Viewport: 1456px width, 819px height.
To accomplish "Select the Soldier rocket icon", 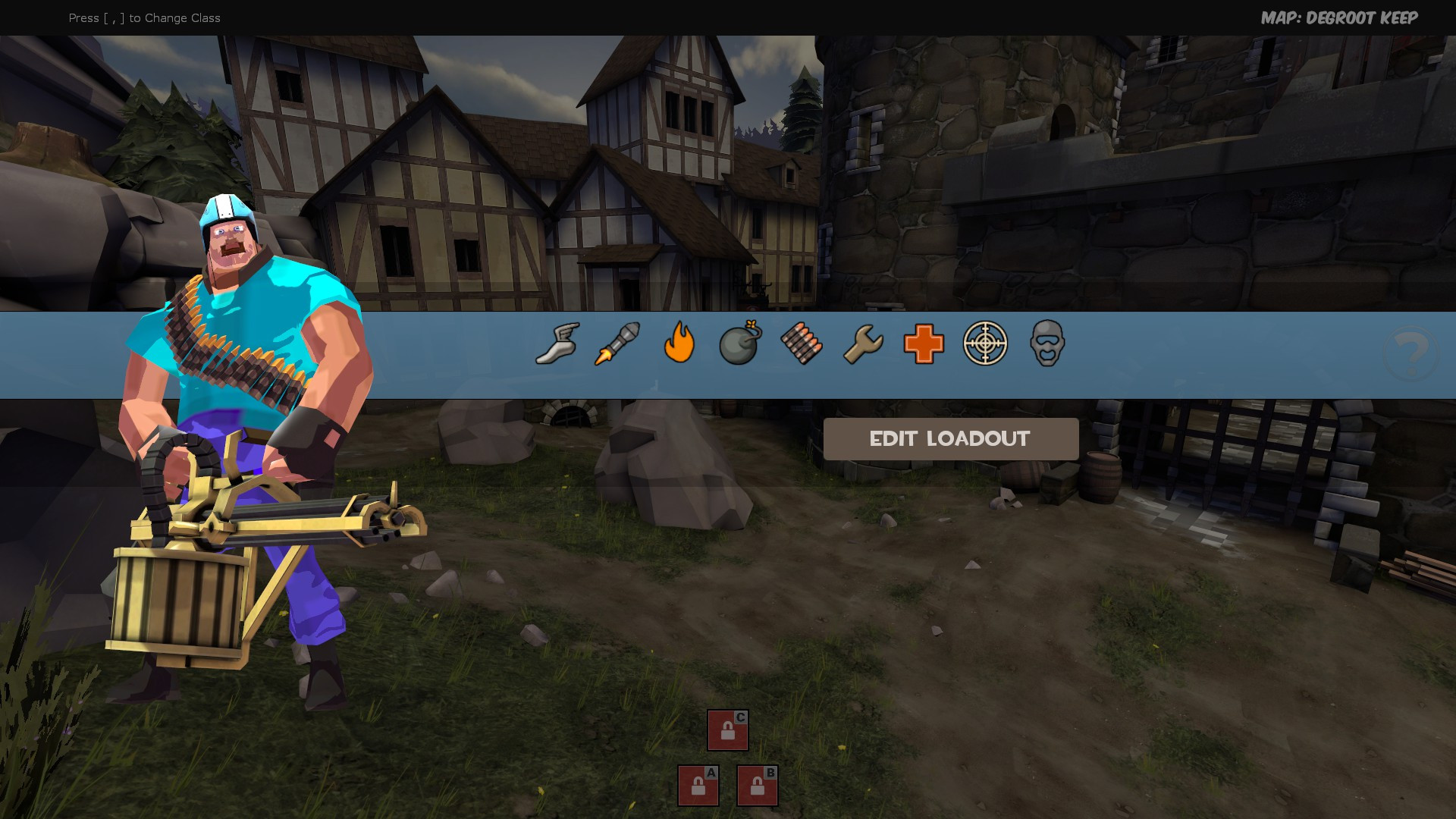I will tap(616, 345).
